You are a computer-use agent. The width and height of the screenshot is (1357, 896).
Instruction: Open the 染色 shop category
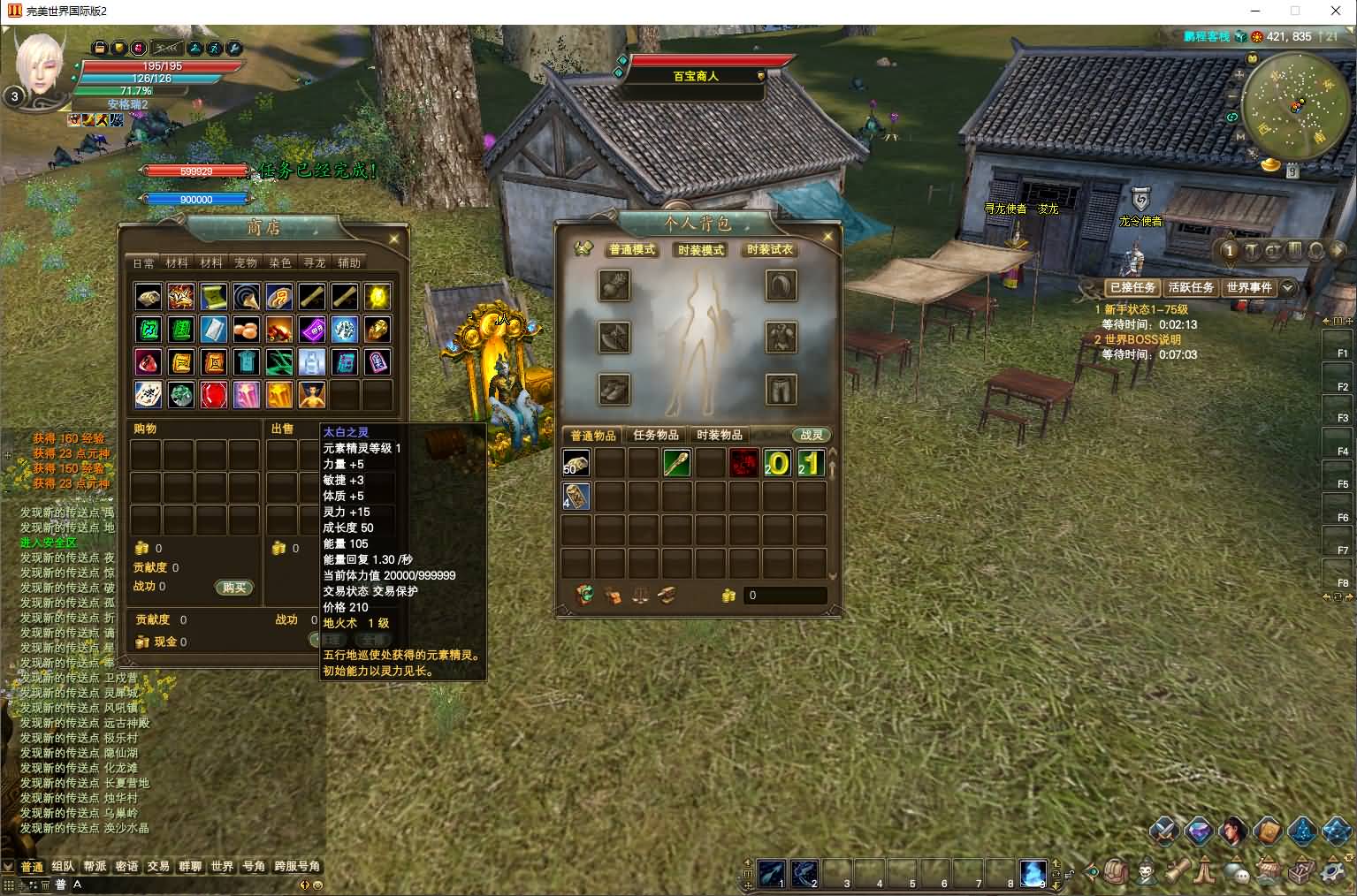pyautogui.click(x=279, y=263)
